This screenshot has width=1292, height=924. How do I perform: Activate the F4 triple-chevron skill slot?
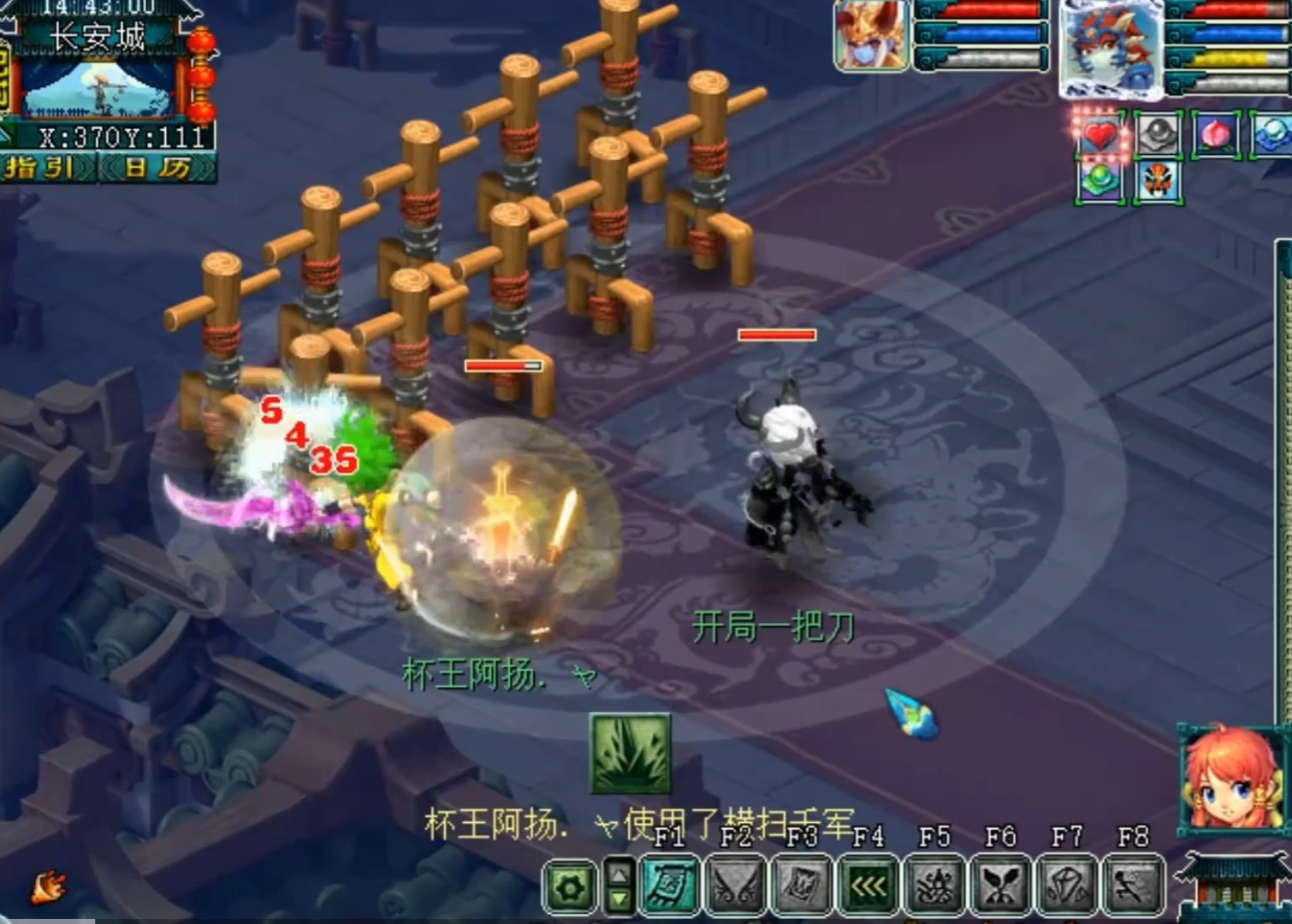(868, 885)
